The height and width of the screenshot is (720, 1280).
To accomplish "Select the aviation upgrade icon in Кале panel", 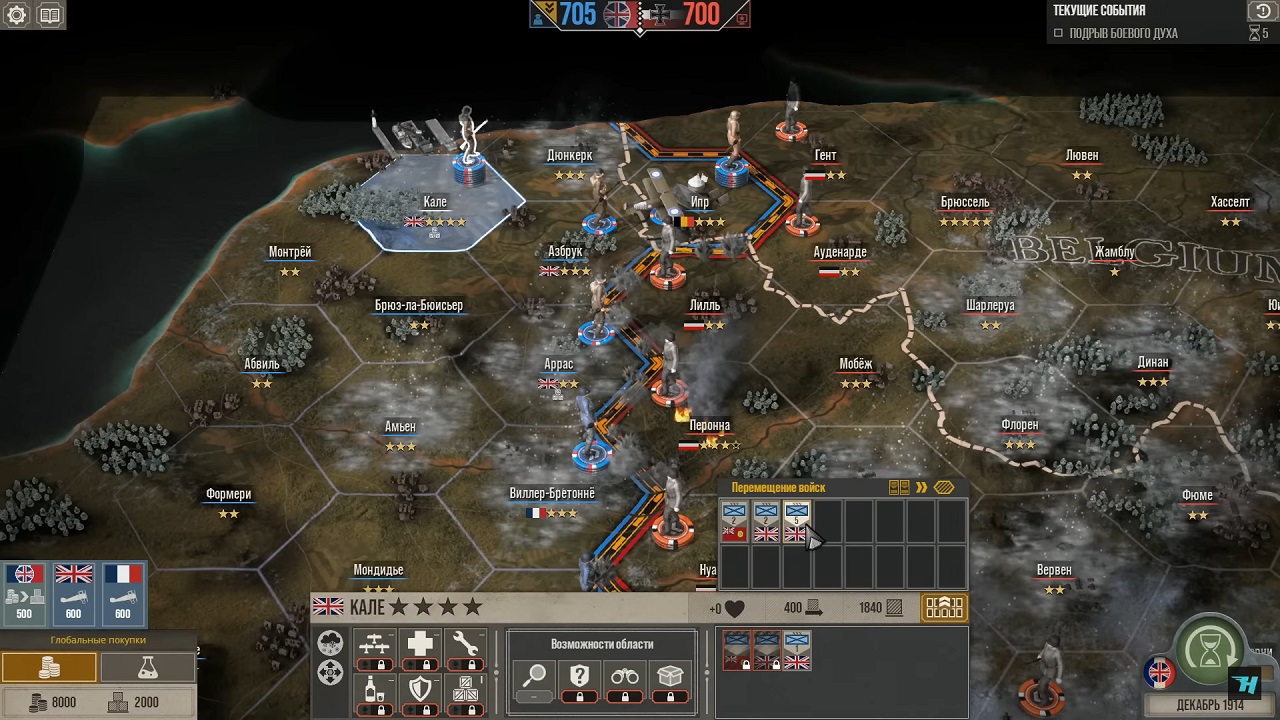I will pyautogui.click(x=375, y=644).
